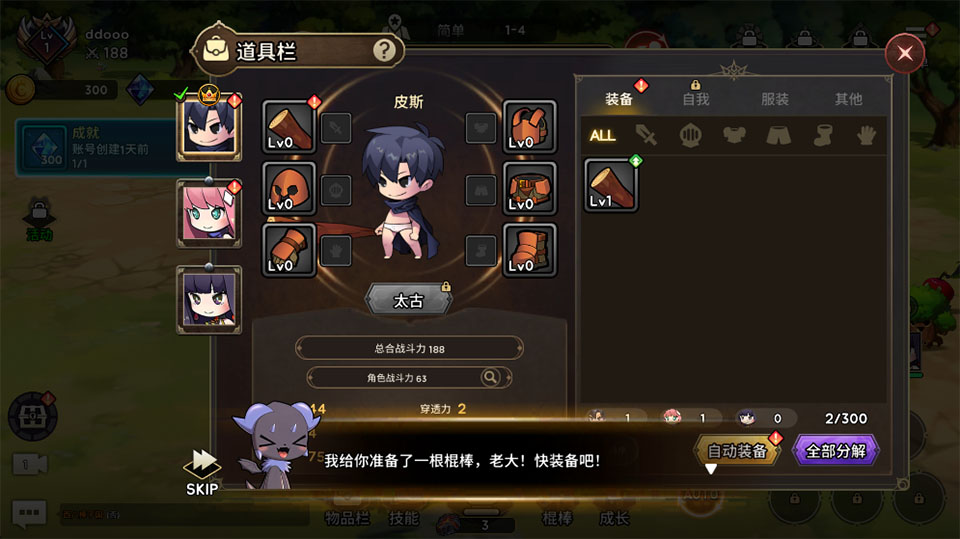The image size is (960, 539).
Task: Filter inventory by helmet icon
Action: click(x=691, y=135)
